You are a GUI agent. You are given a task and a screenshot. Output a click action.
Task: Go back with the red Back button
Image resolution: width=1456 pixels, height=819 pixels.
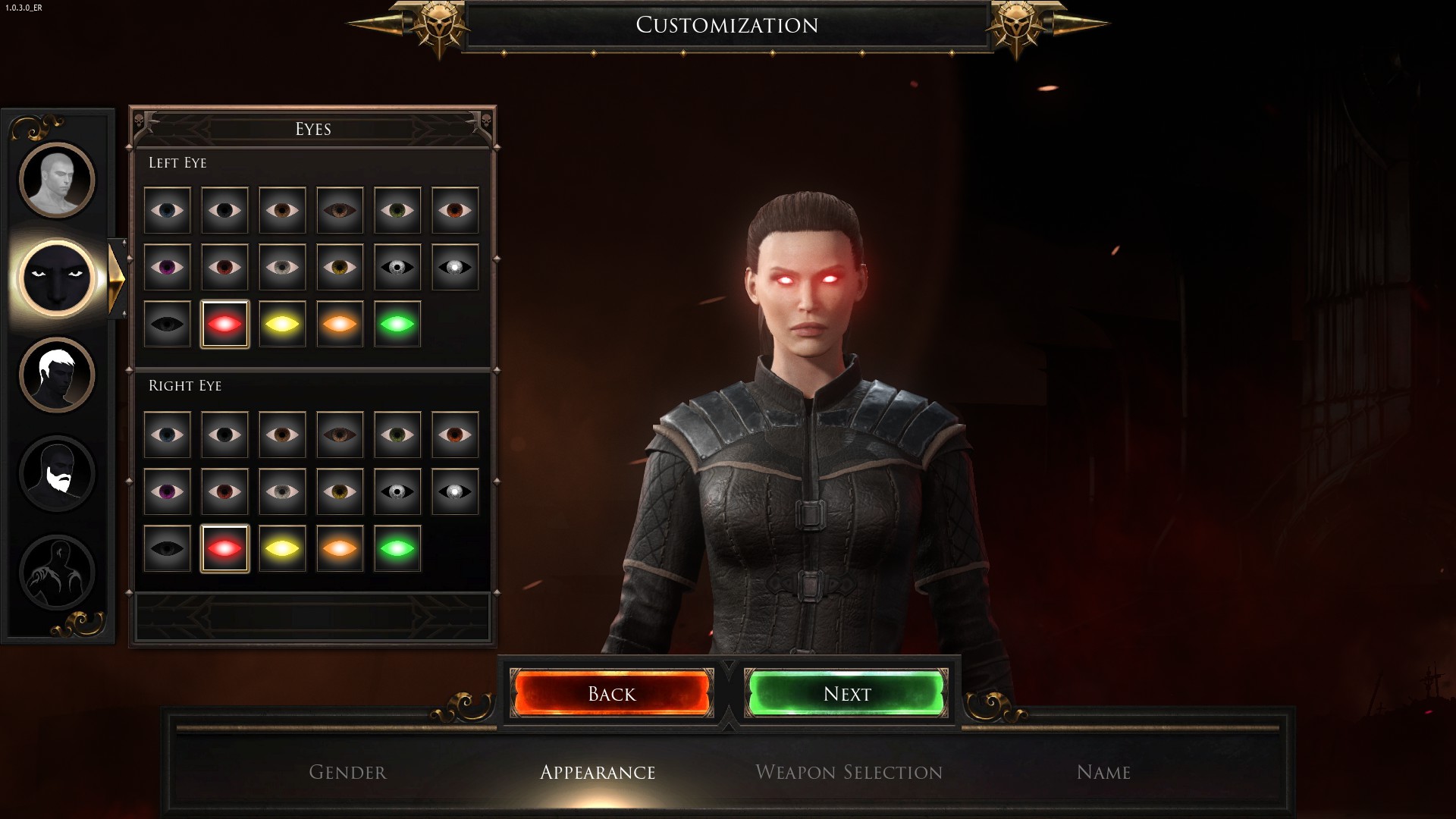click(612, 693)
